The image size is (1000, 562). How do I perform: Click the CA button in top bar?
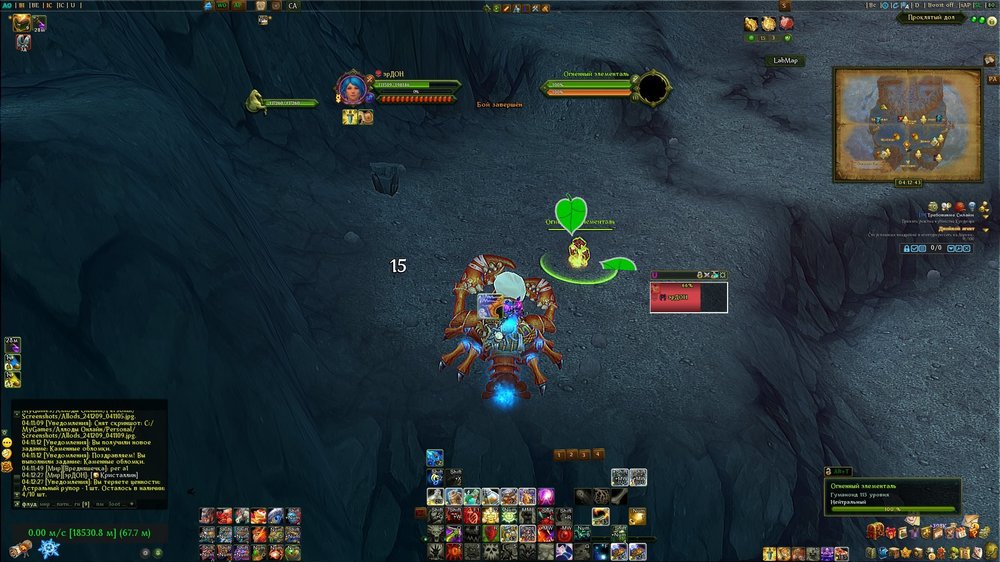[x=292, y=6]
